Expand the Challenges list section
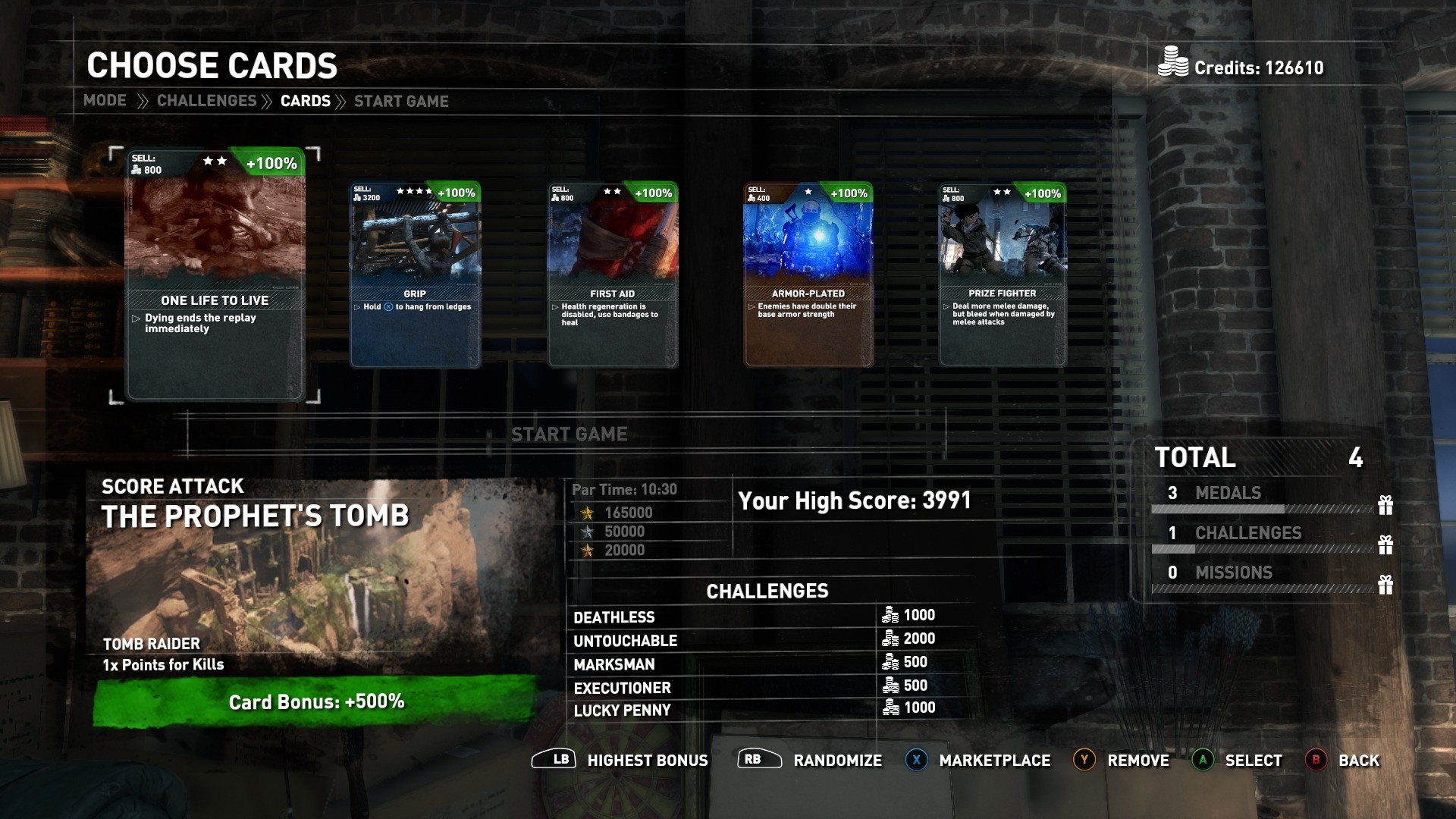Viewport: 1456px width, 819px height. point(767,591)
